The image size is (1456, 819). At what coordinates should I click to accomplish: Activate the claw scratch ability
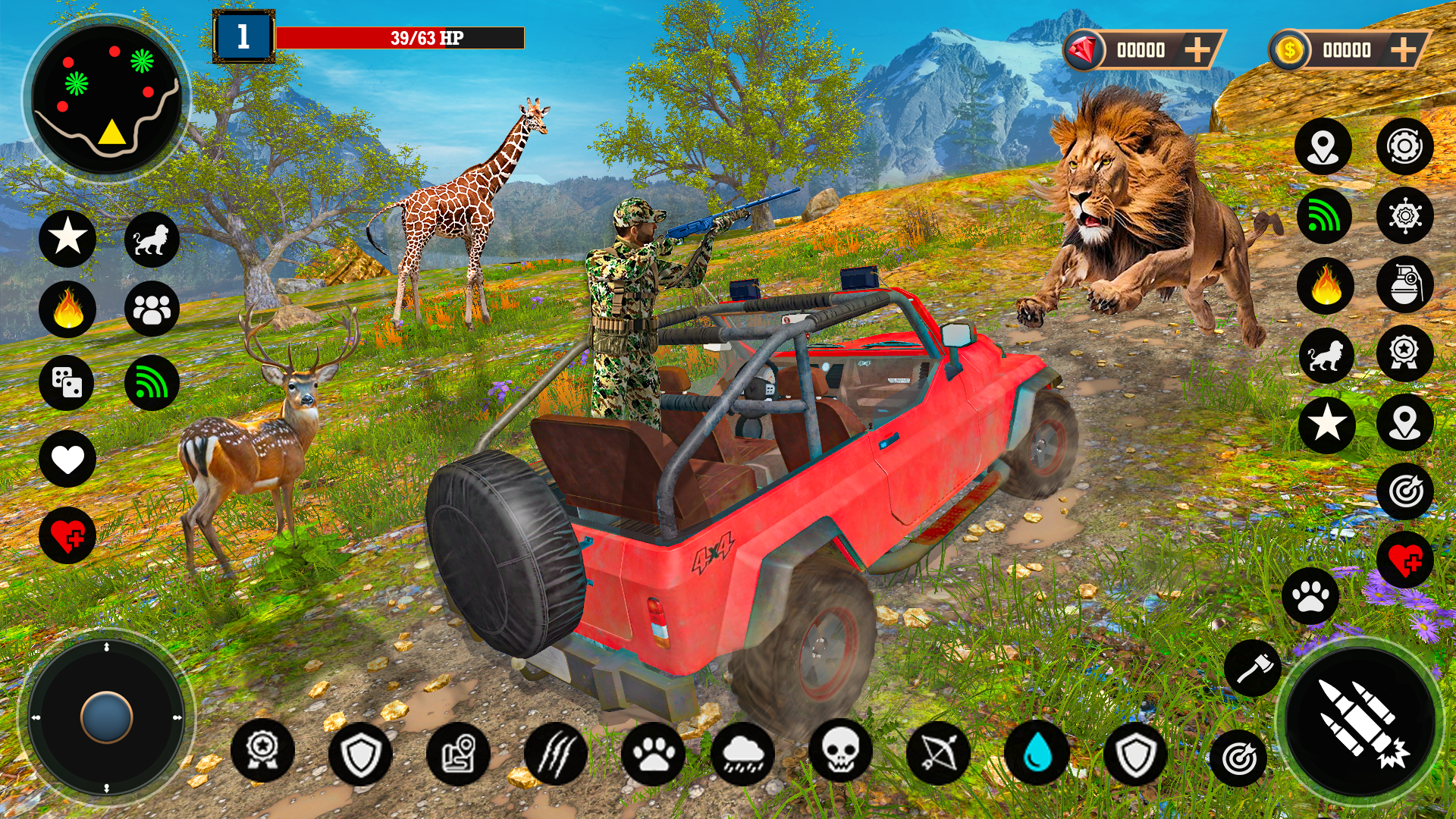pos(555,754)
